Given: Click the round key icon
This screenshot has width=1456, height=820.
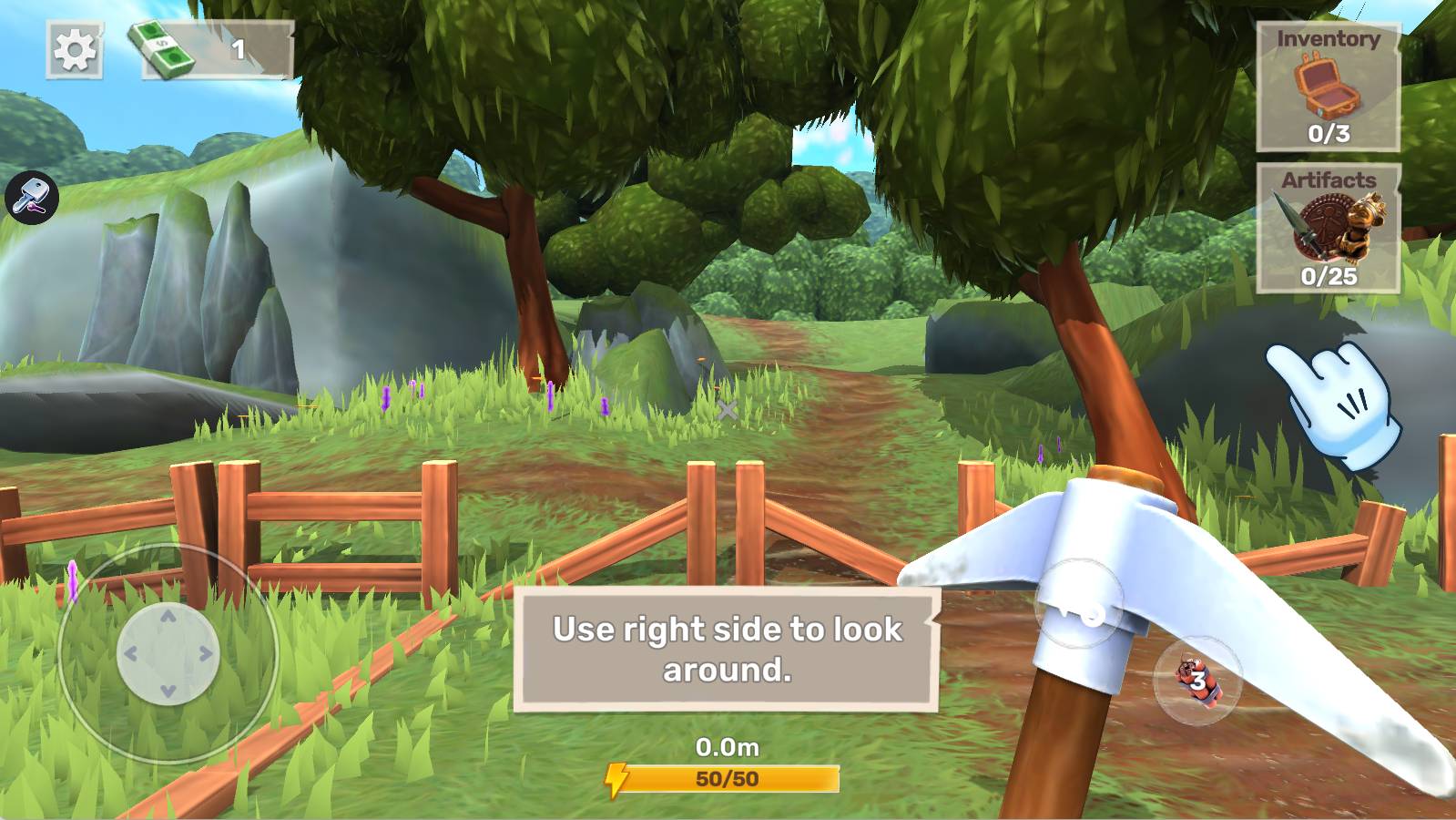Looking at the screenshot, I should (32, 197).
